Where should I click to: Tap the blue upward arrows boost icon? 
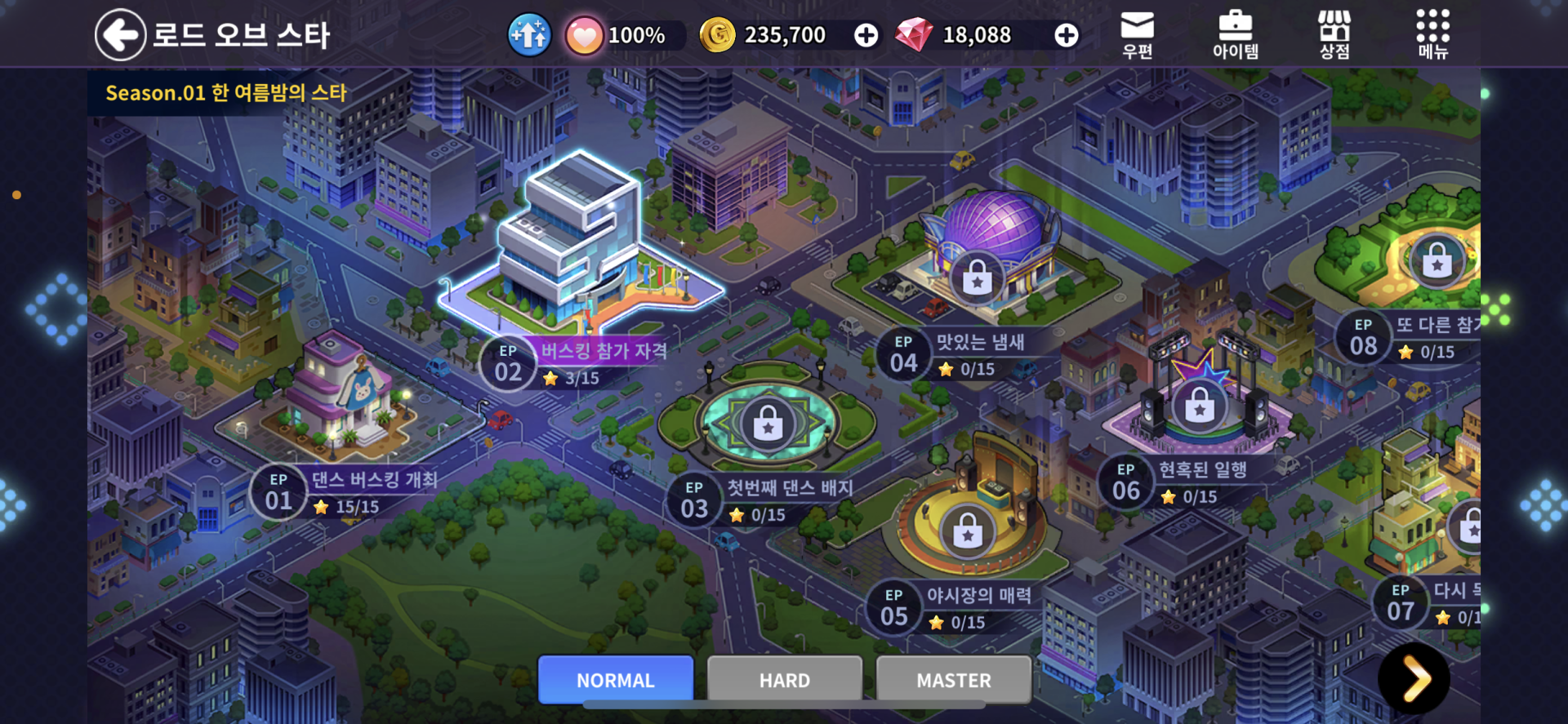(x=529, y=35)
